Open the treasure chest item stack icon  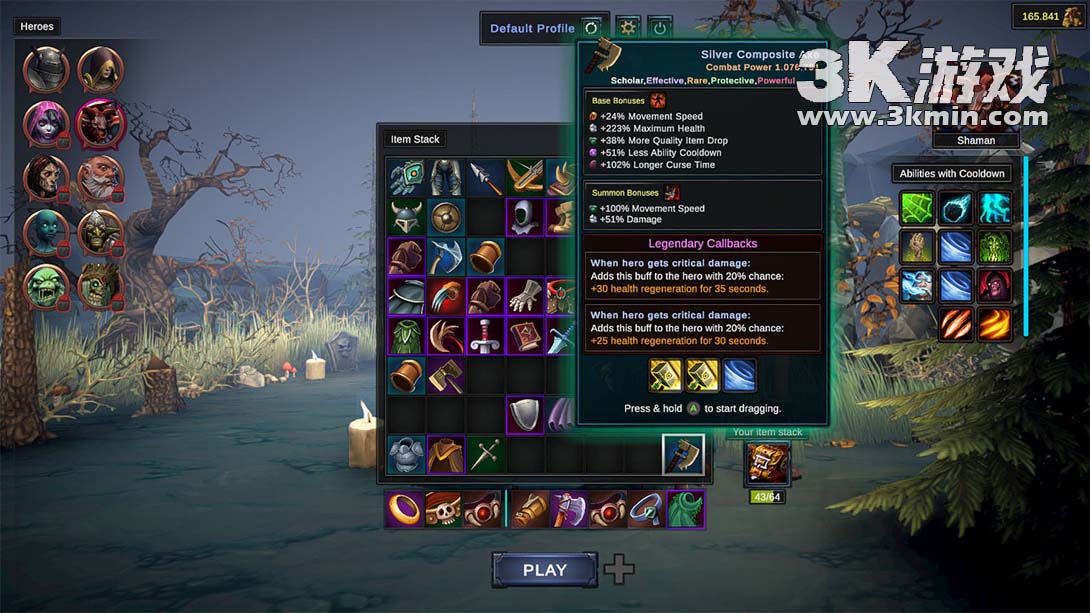[767, 464]
